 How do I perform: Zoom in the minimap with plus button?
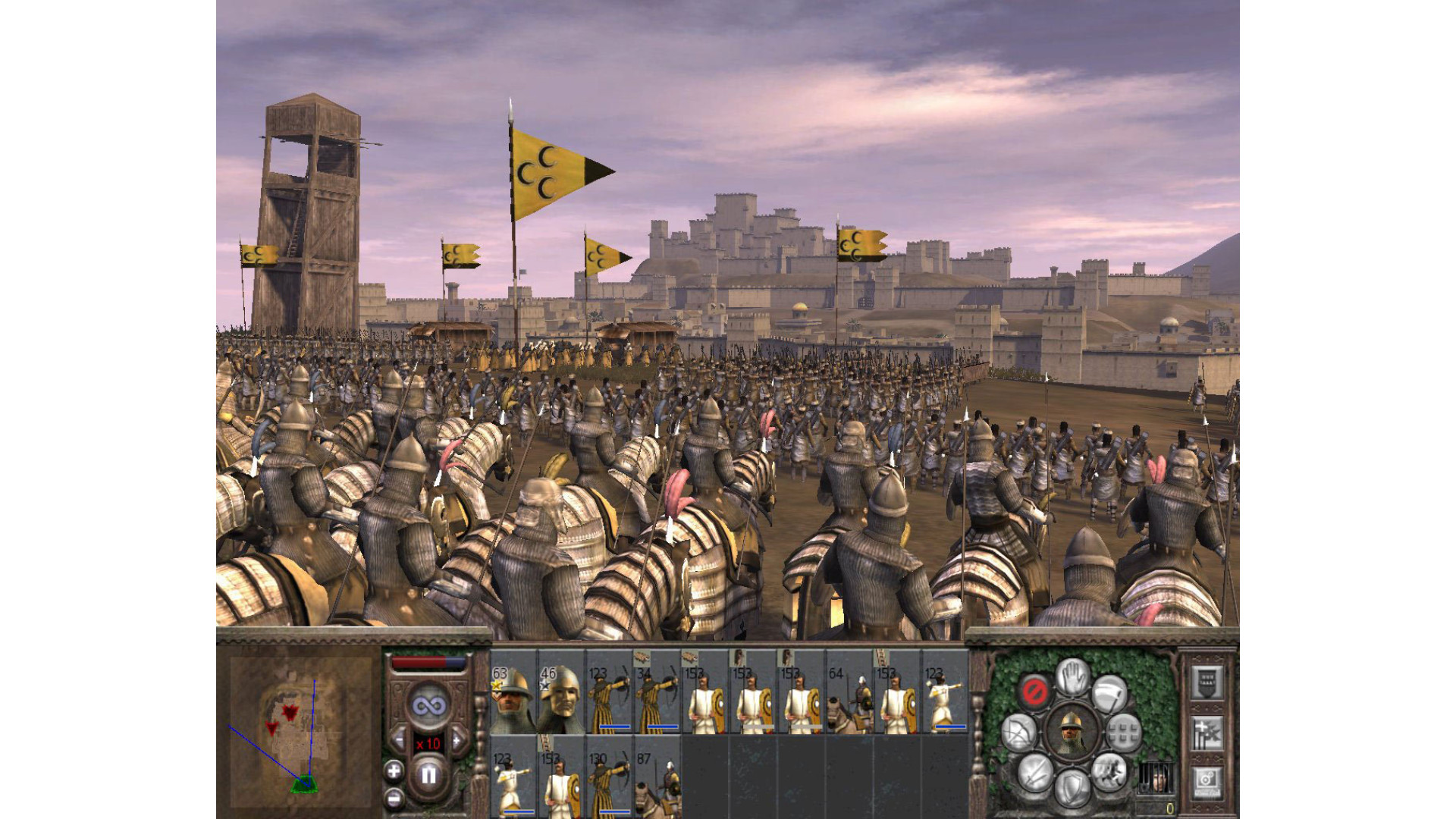tap(394, 771)
